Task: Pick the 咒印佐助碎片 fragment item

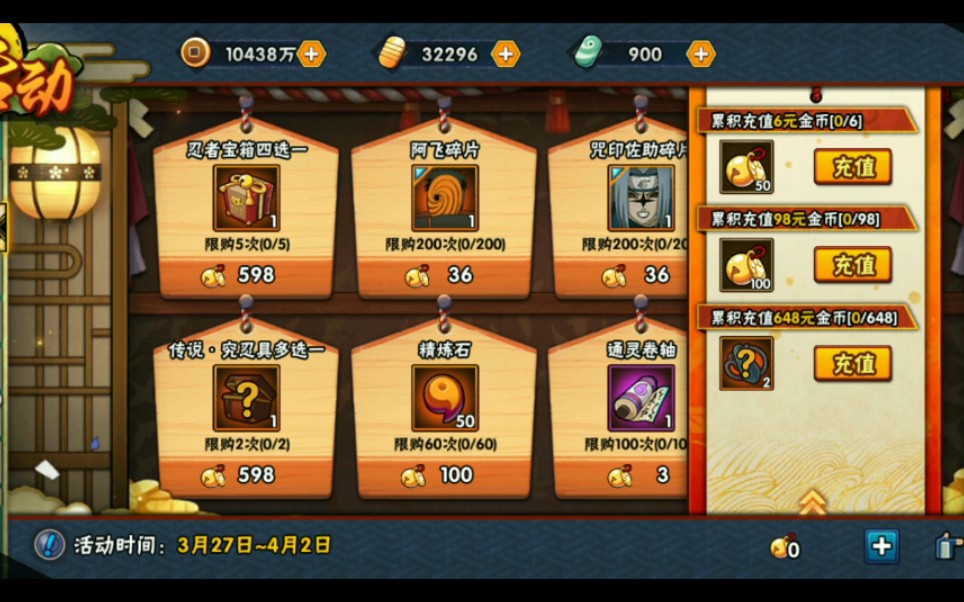Action: pyautogui.click(x=641, y=198)
